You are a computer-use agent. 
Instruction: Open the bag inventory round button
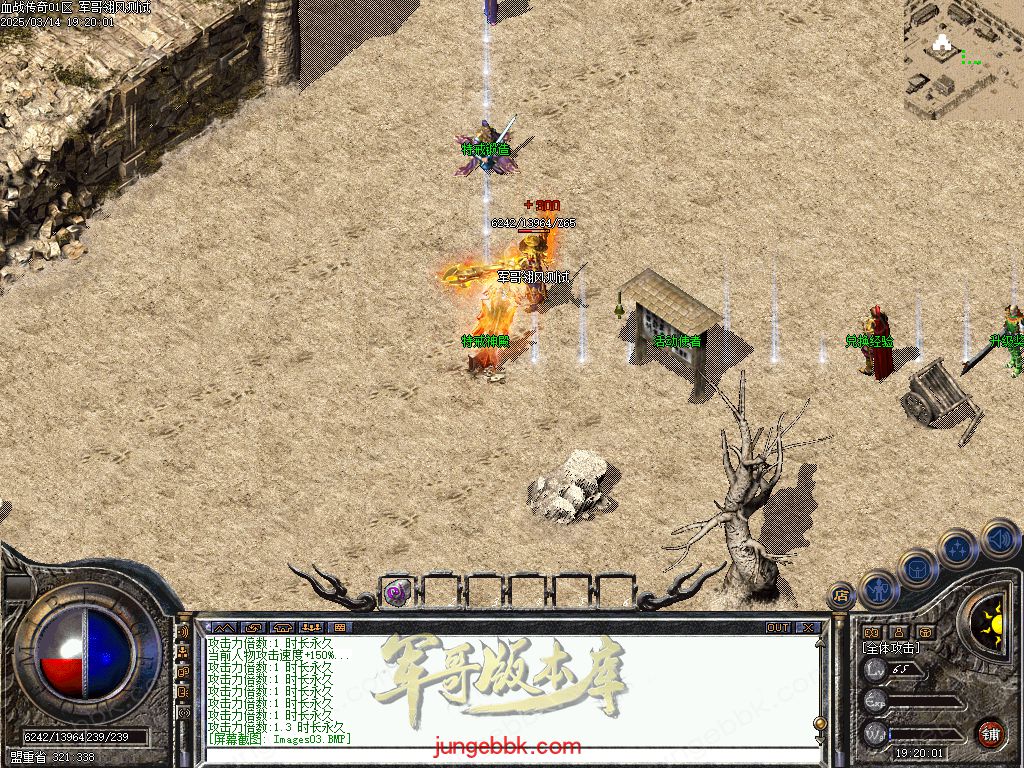917,570
